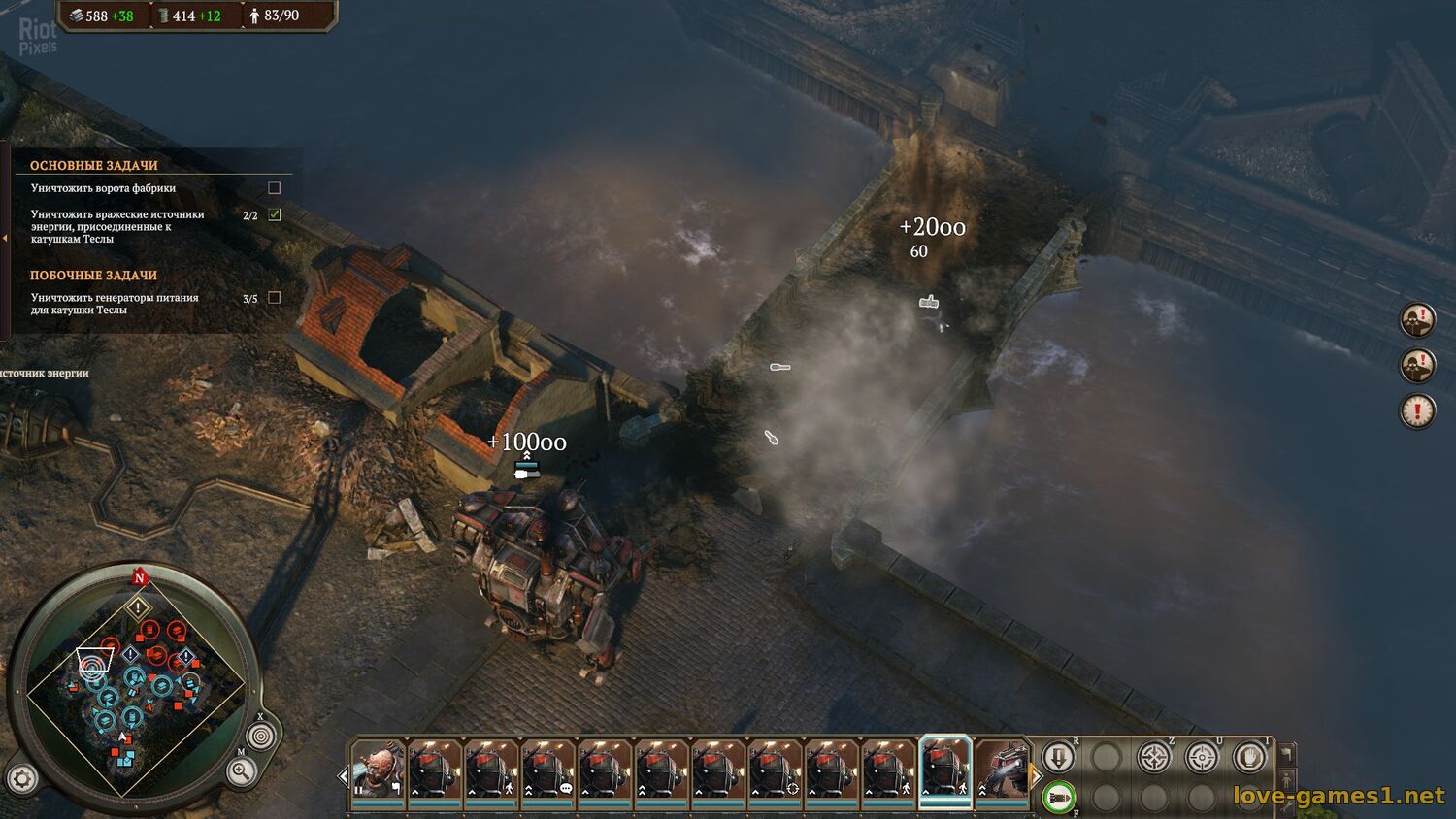The image size is (1456, 819).
Task: Activate the down-arrow retreat command
Action: (x=1059, y=756)
